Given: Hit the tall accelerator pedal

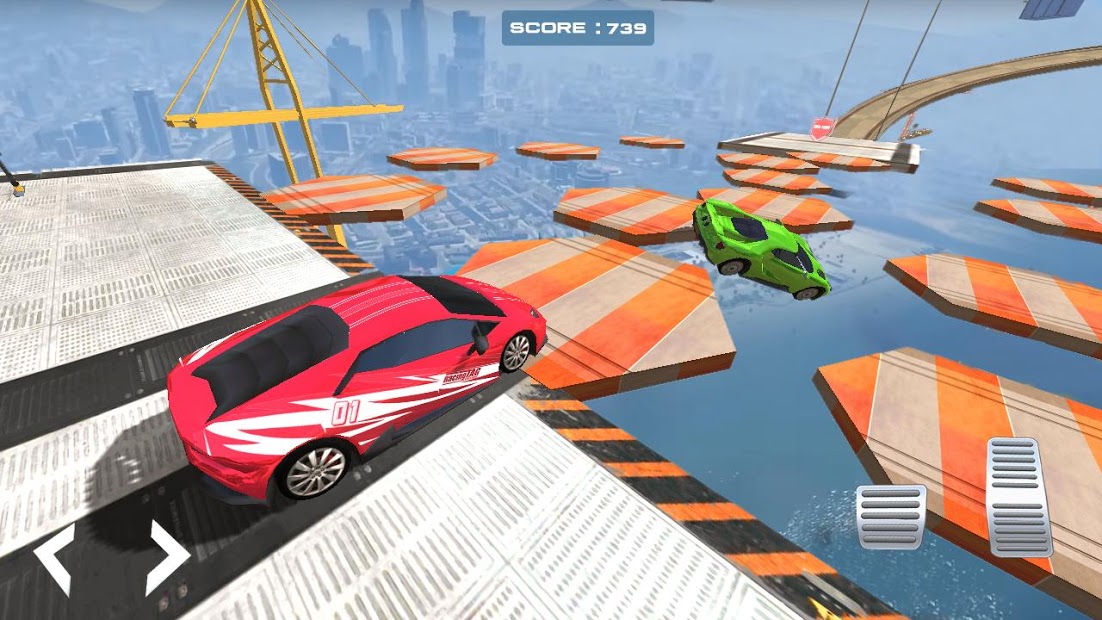Looking at the screenshot, I should 1019,496.
